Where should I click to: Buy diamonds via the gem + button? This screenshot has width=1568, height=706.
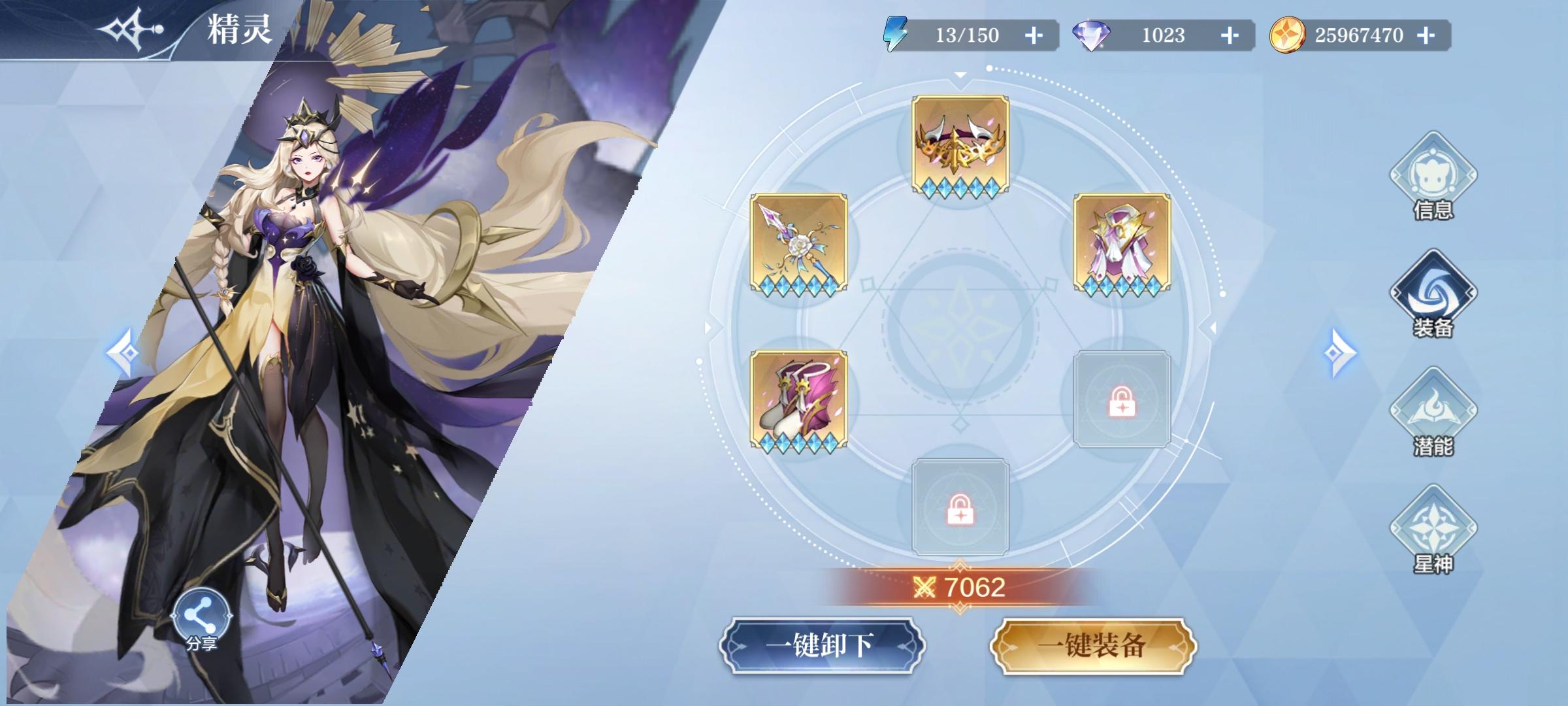(x=1230, y=36)
